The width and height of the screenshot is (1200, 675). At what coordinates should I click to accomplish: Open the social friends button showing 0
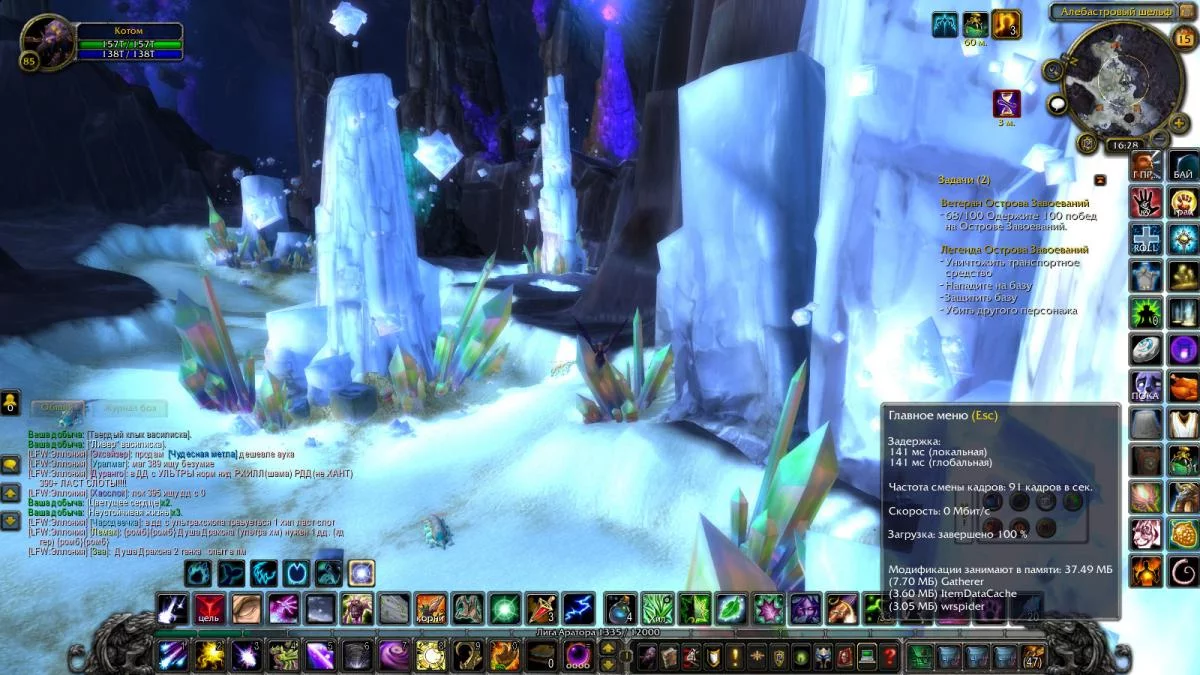10,403
